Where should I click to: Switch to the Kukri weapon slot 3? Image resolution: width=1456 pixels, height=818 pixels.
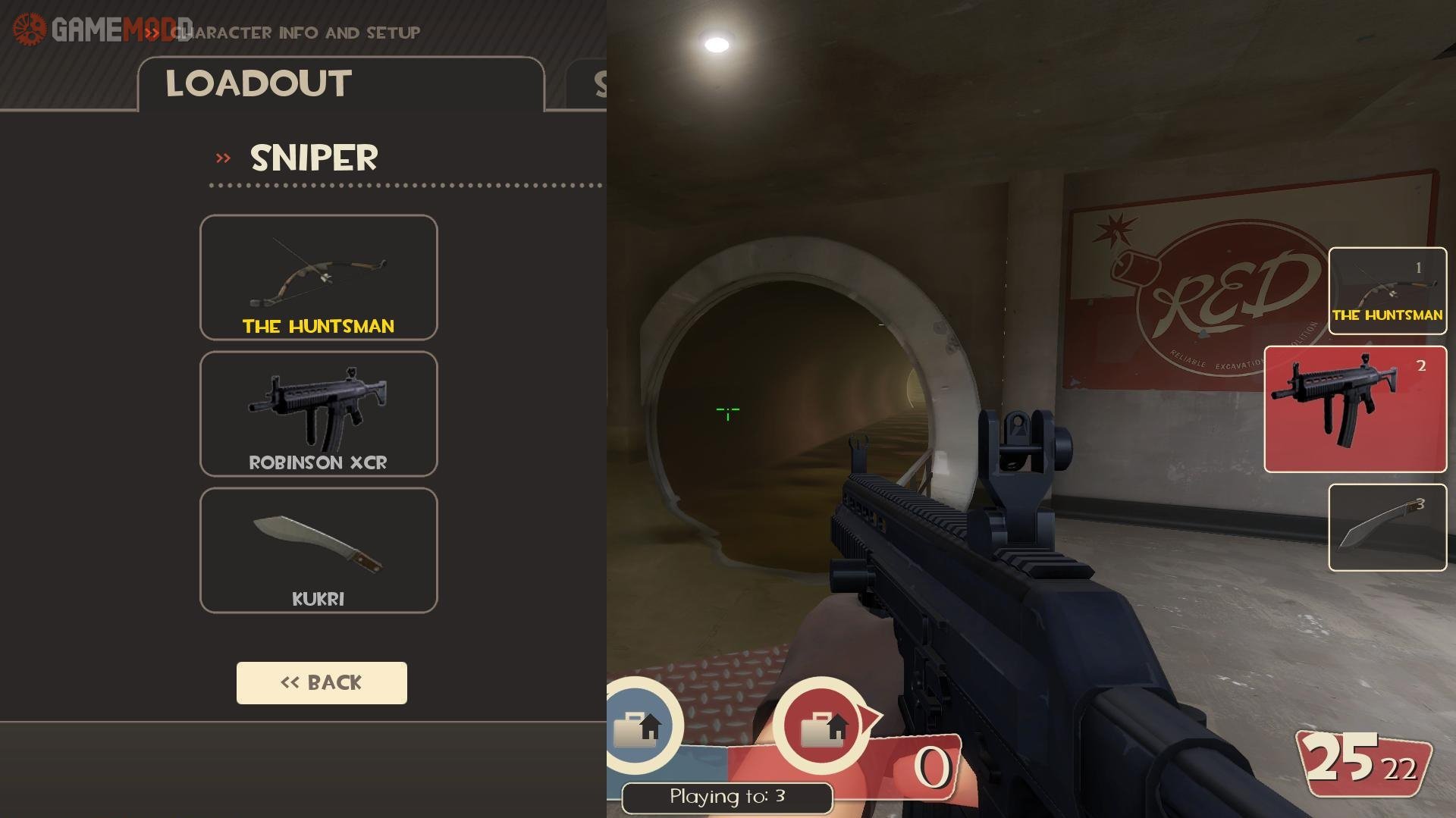[x=1387, y=528]
